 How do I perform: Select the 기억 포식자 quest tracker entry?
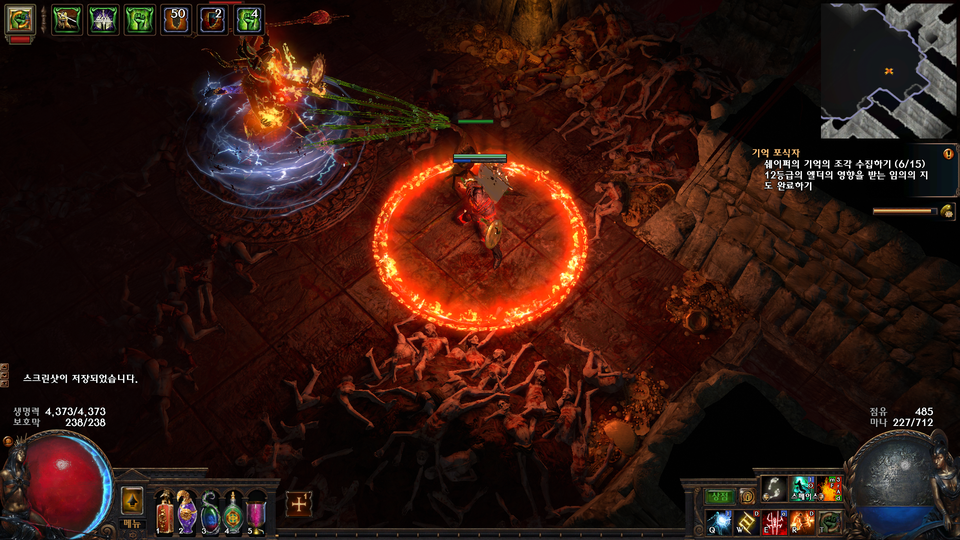click(778, 152)
